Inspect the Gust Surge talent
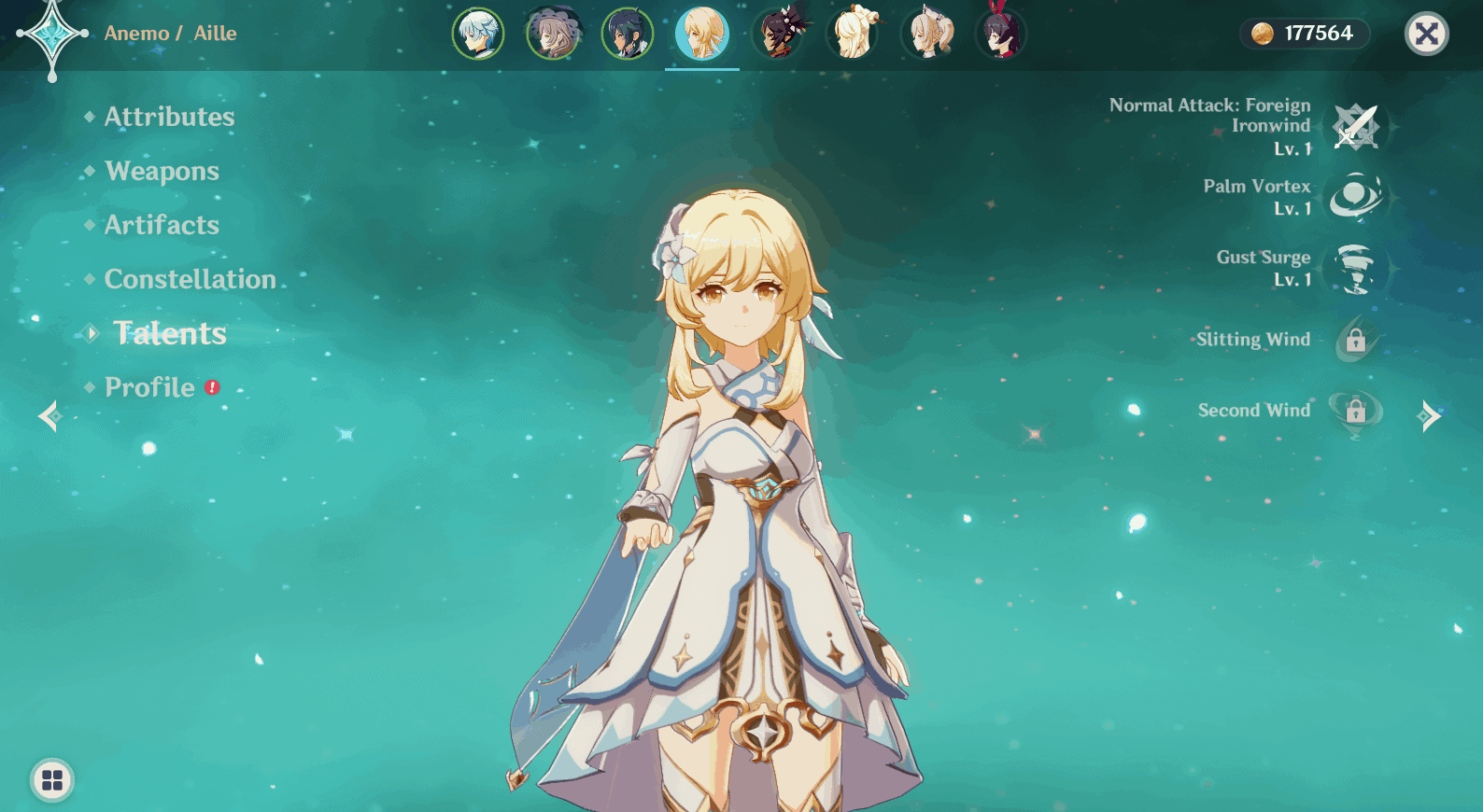Image resolution: width=1483 pixels, height=812 pixels. [x=1355, y=268]
